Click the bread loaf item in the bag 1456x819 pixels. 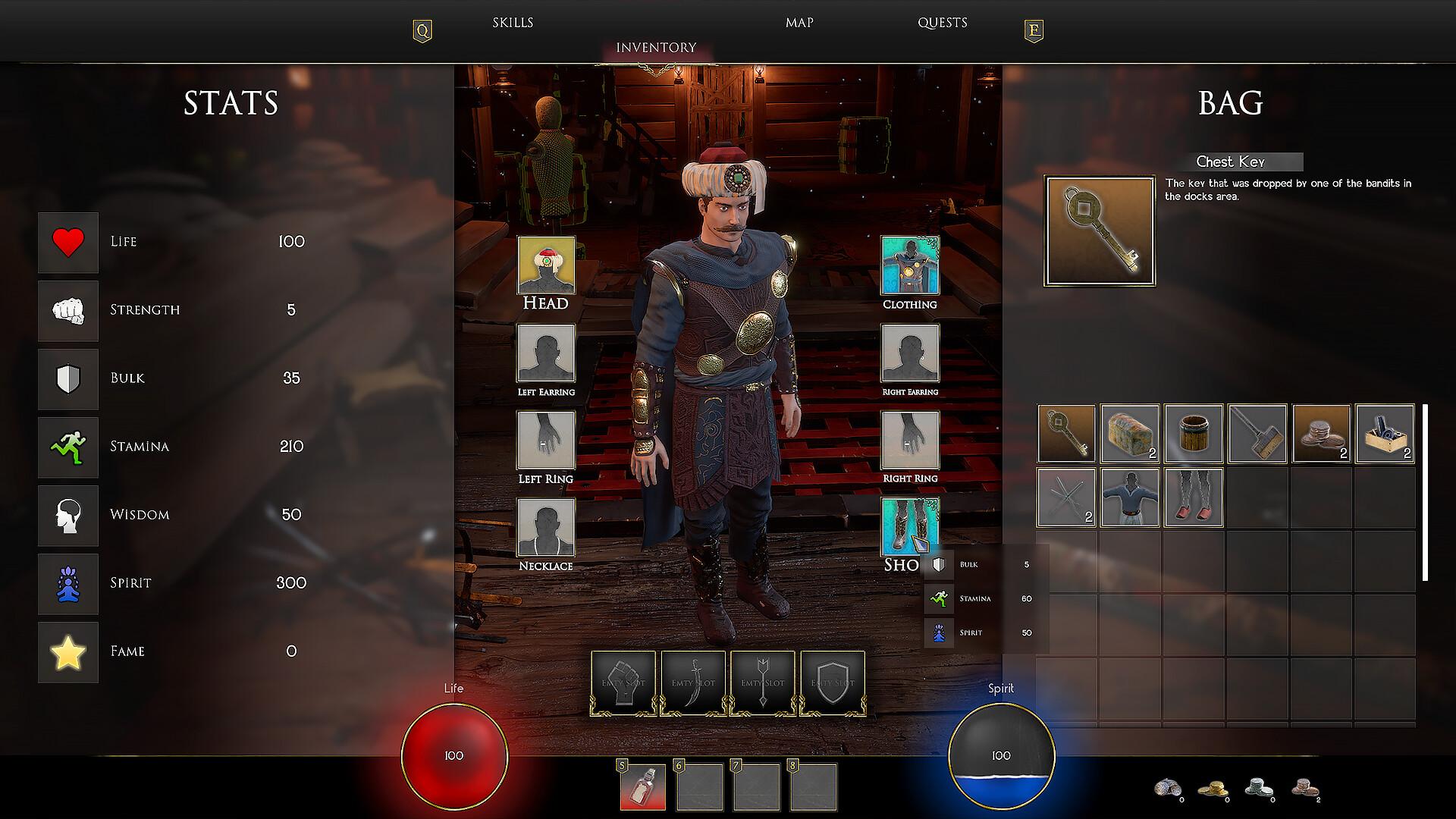1129,433
